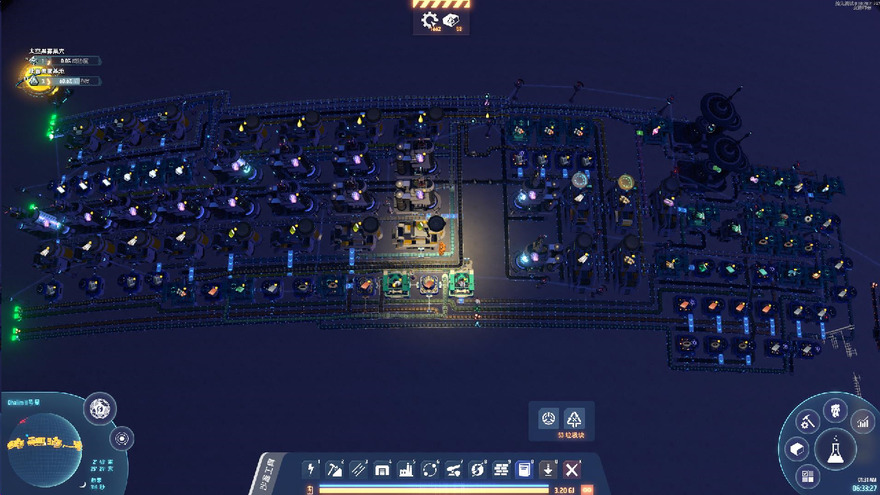880x495 pixels.
Task: Show the production statistics chart
Action: [x=861, y=423]
